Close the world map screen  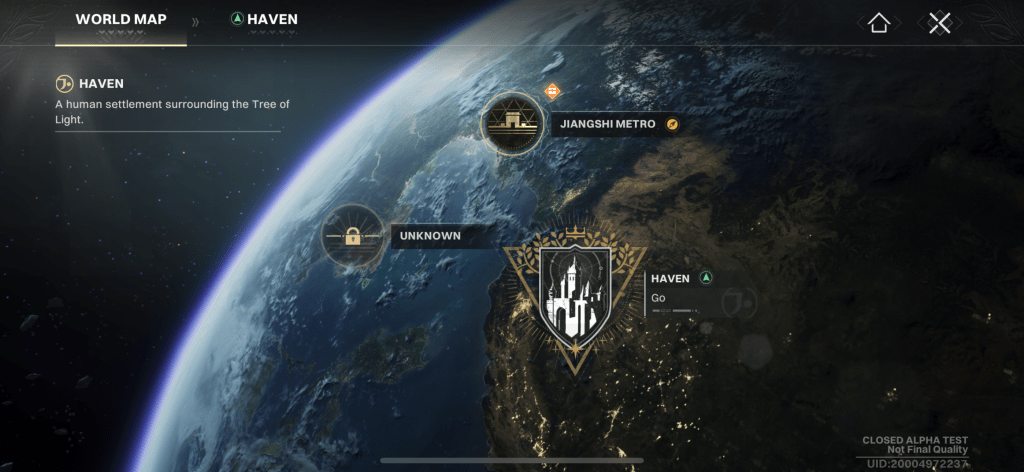click(x=939, y=23)
